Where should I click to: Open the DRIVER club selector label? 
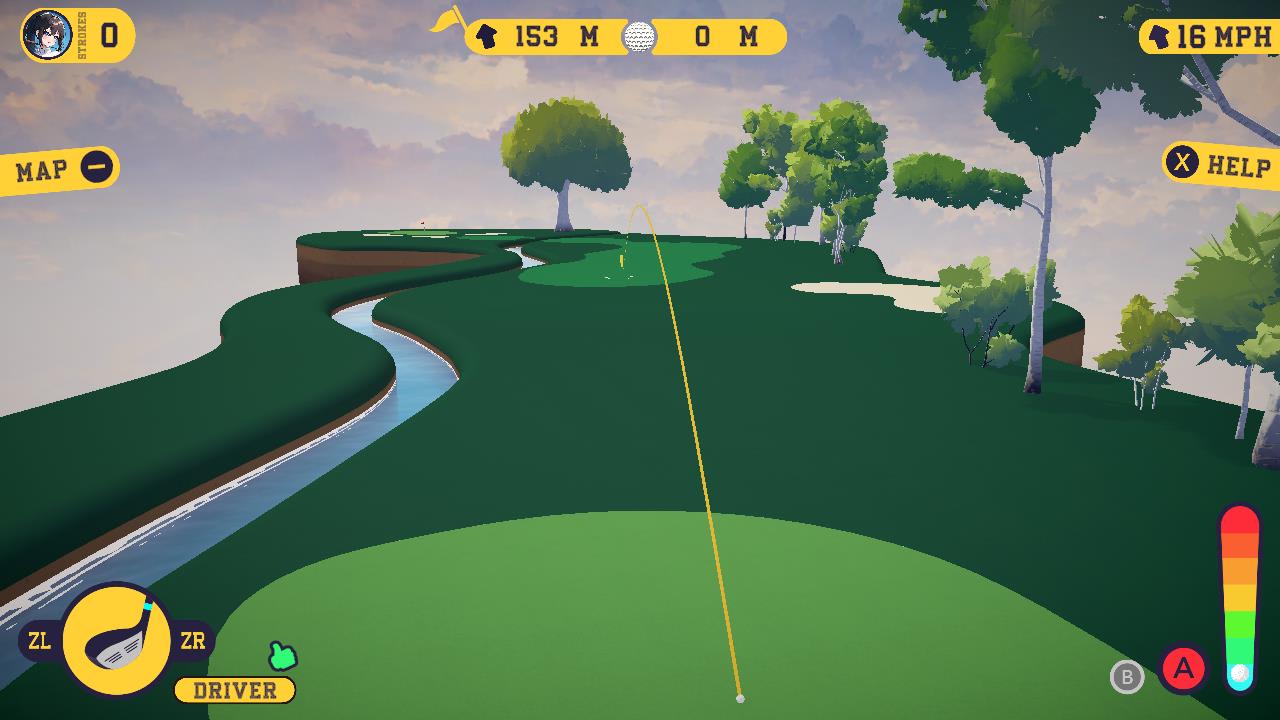(235, 689)
